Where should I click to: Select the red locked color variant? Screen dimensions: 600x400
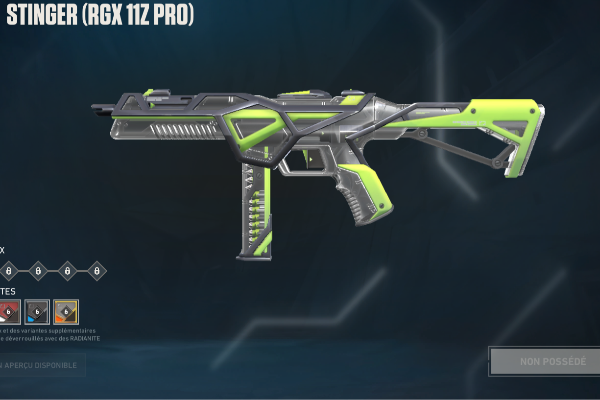(x=9, y=312)
